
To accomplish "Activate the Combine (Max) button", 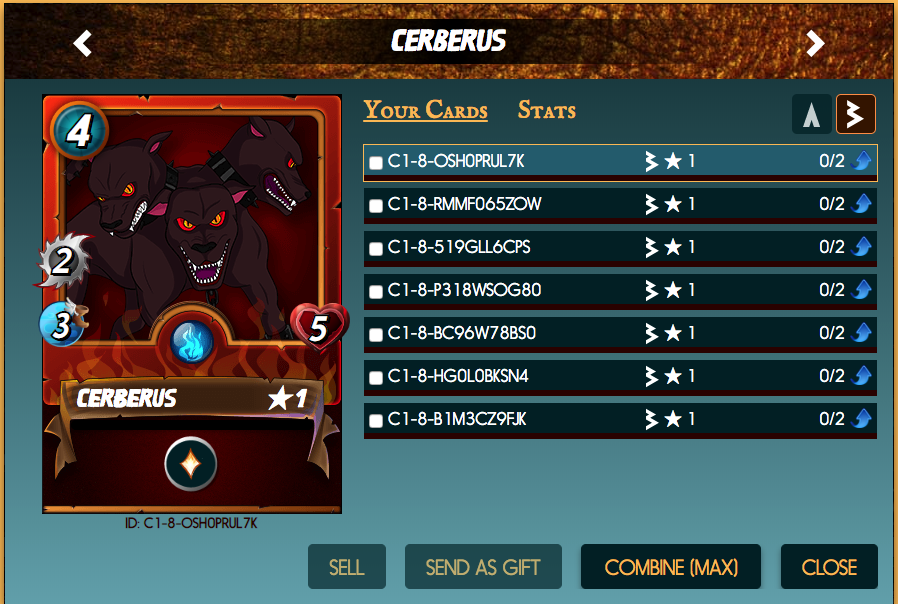I will pos(671,567).
